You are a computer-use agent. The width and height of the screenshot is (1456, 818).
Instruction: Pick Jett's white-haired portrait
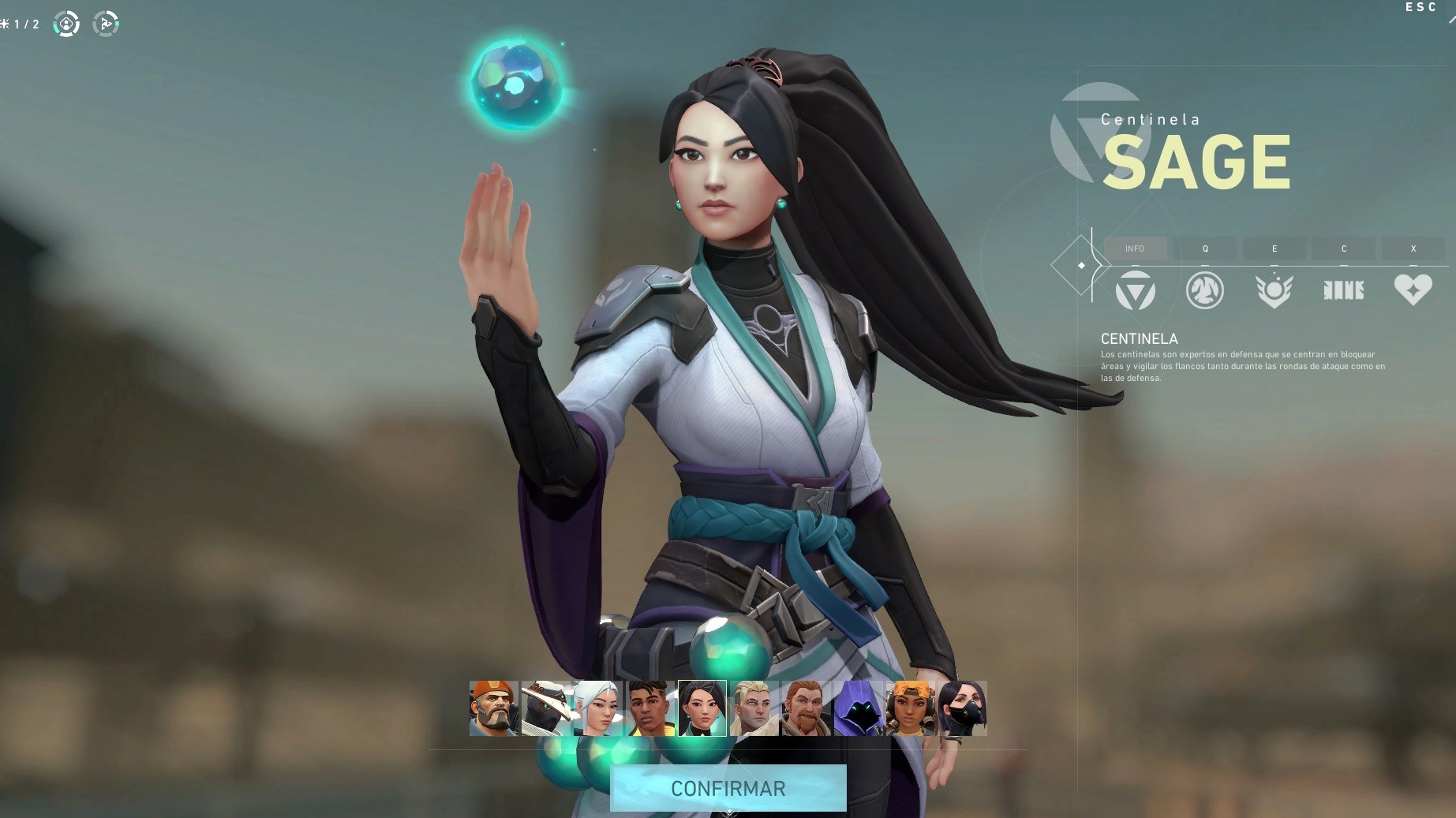tap(597, 708)
